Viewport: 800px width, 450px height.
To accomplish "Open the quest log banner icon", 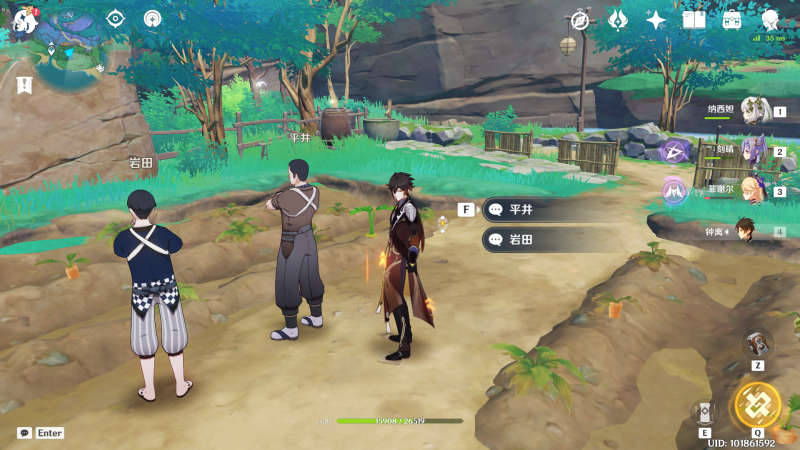I will 22,84.
